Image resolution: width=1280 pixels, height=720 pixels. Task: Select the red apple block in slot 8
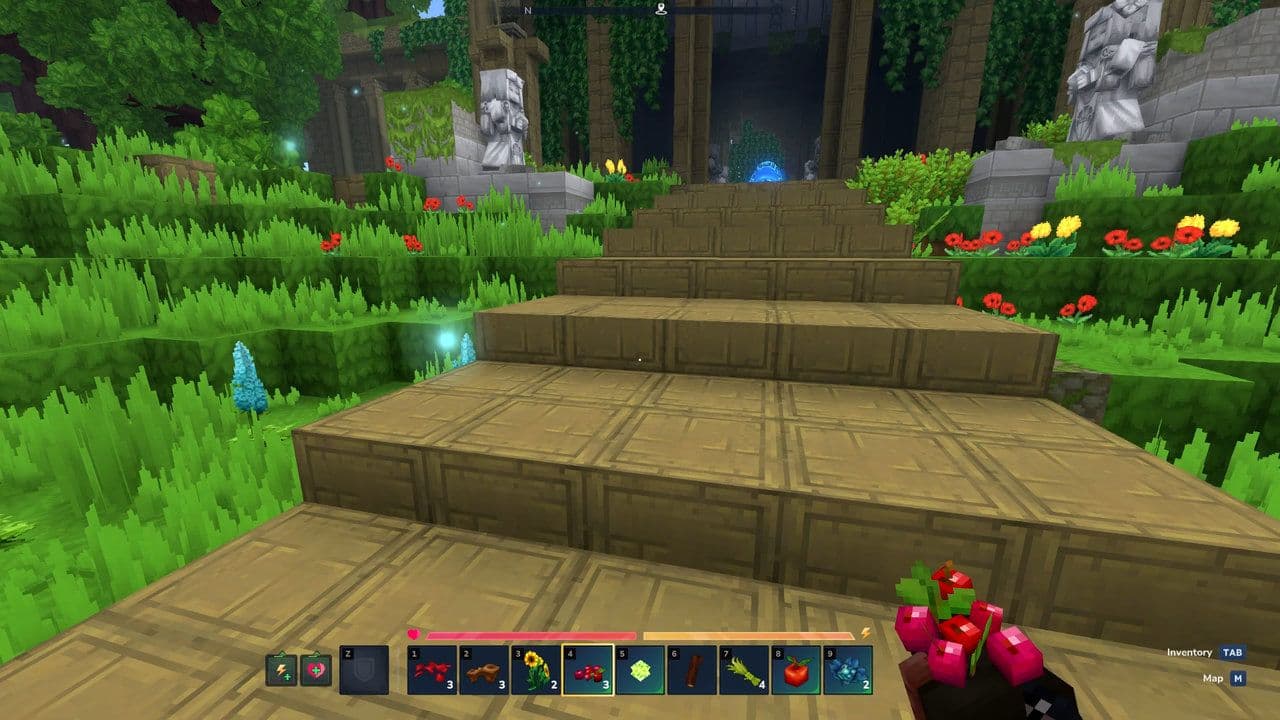(796, 670)
